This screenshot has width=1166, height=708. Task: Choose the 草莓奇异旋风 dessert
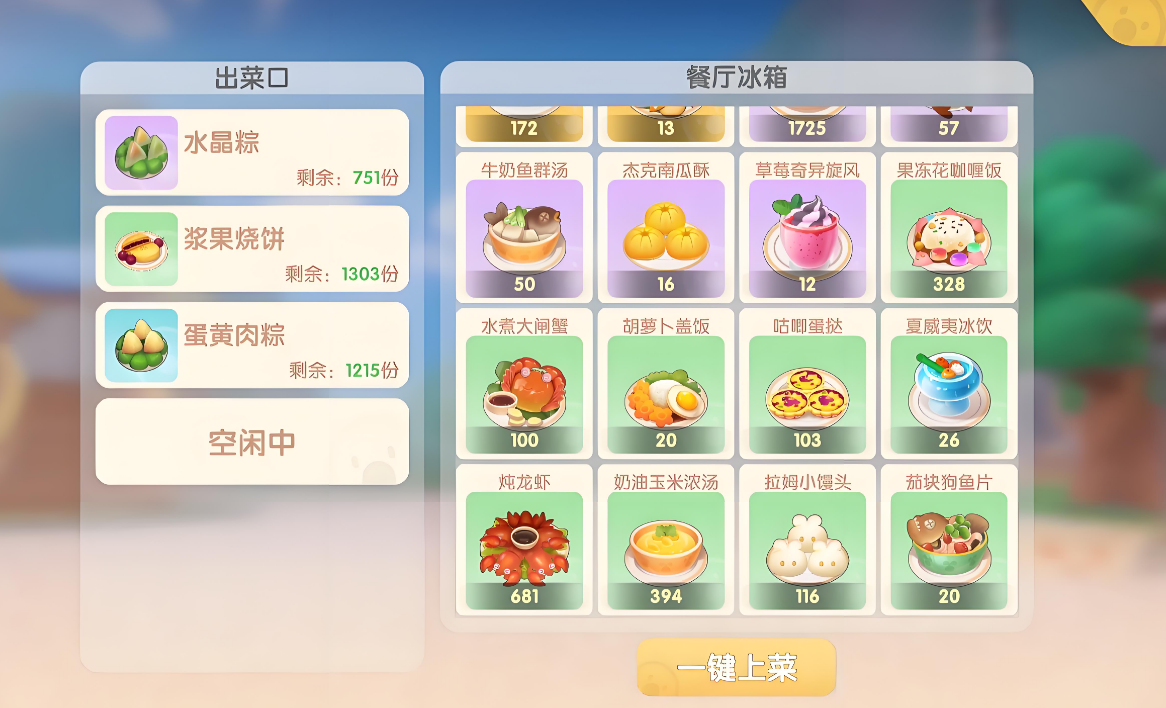pos(807,228)
